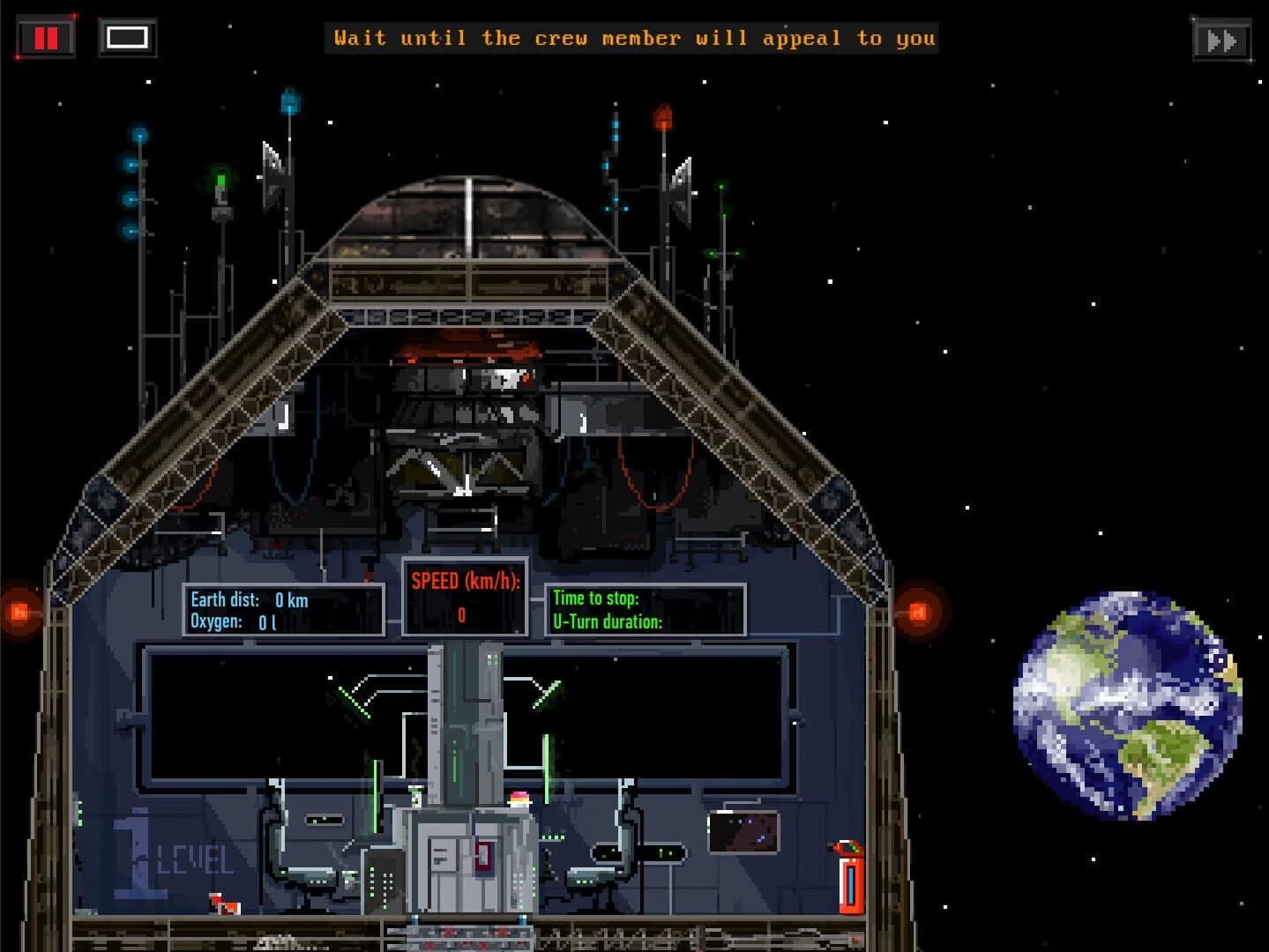The height and width of the screenshot is (952, 1269).
Task: Toggle the red antenna beacon atop the ship
Action: pyautogui.click(x=663, y=119)
